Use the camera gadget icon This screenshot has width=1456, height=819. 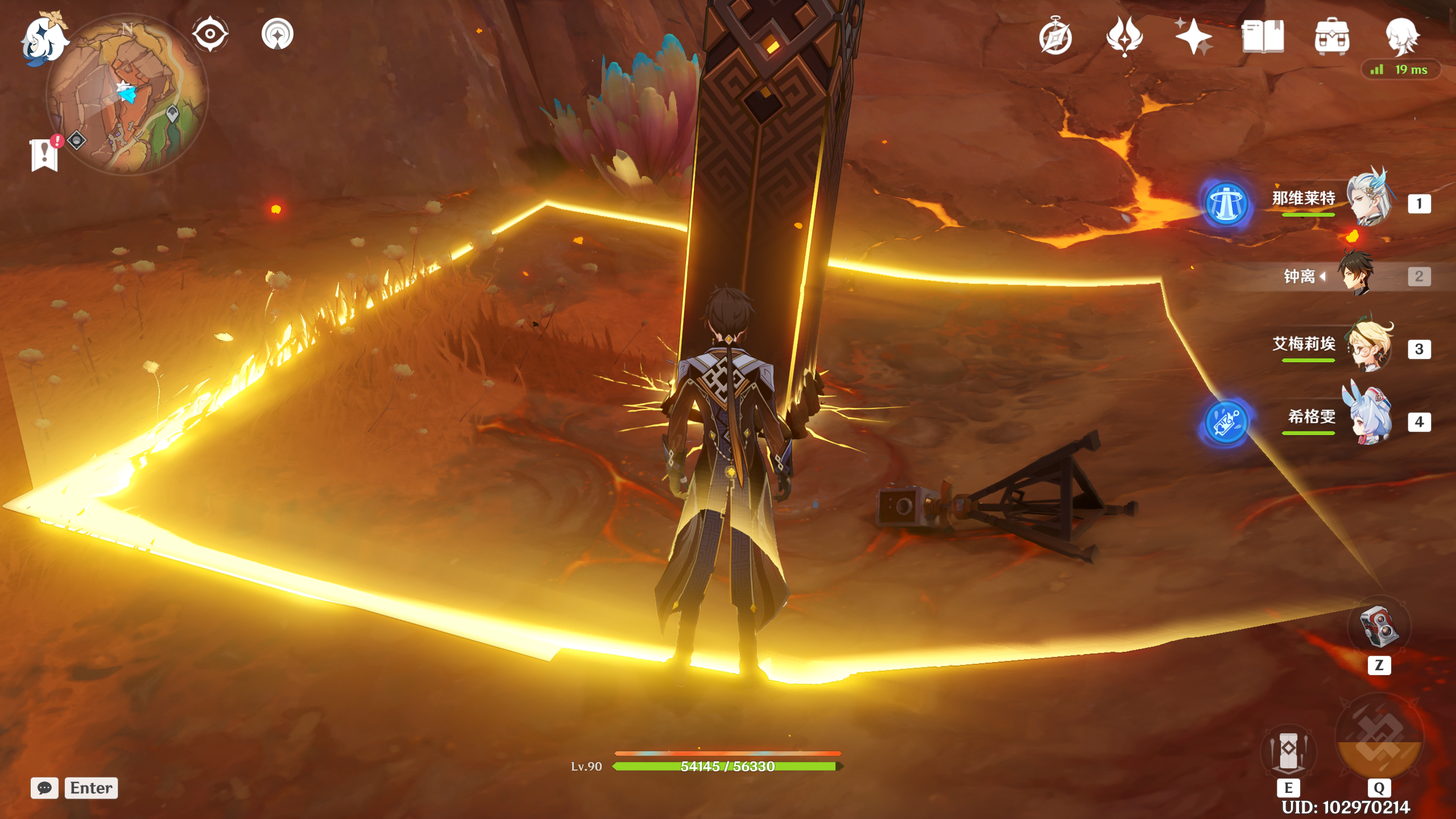pyautogui.click(x=1379, y=627)
